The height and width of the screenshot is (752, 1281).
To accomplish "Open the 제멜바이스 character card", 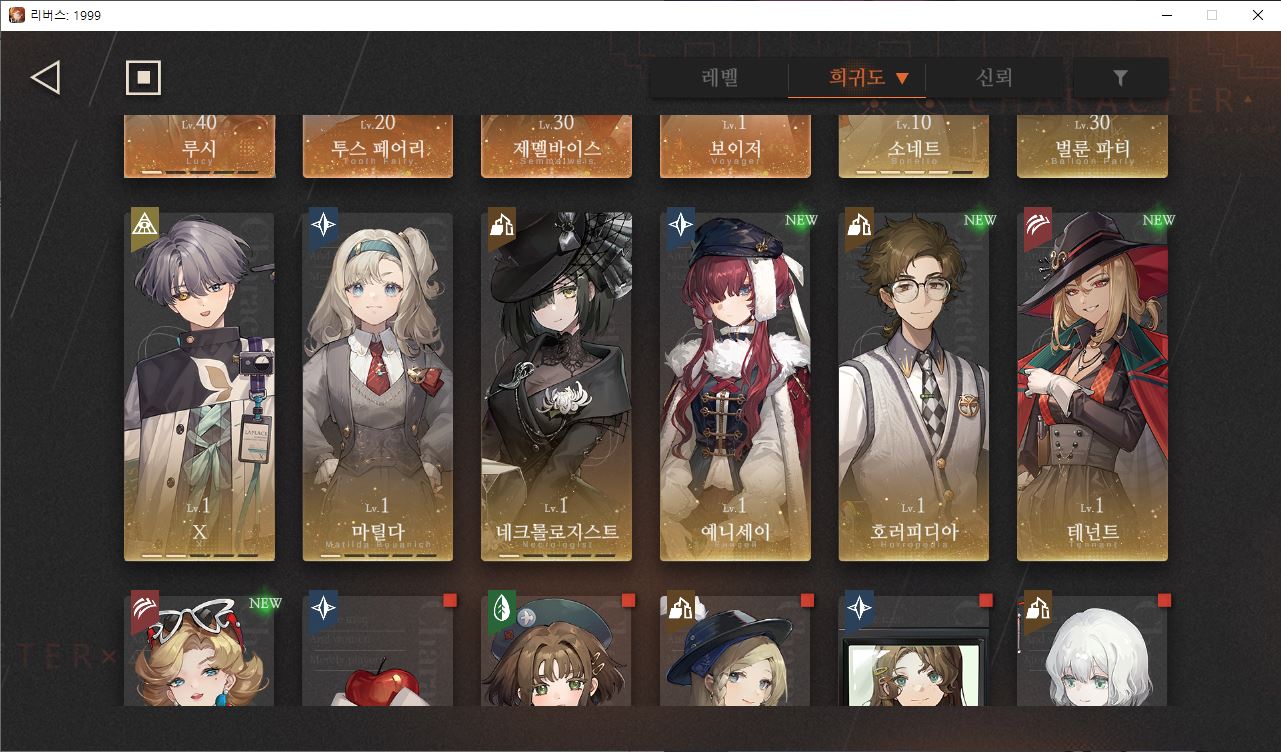I will pyautogui.click(x=556, y=146).
